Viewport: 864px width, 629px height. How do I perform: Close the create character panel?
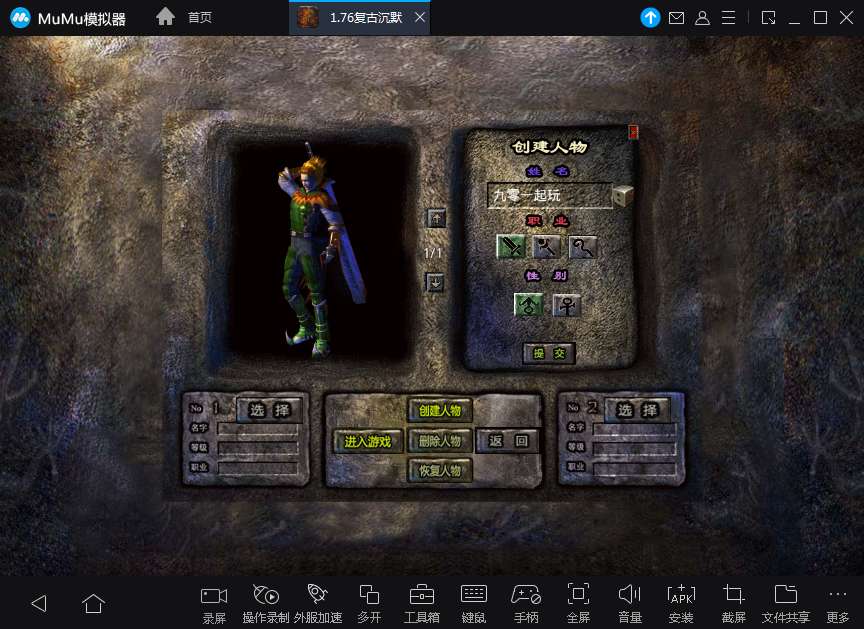(x=633, y=131)
